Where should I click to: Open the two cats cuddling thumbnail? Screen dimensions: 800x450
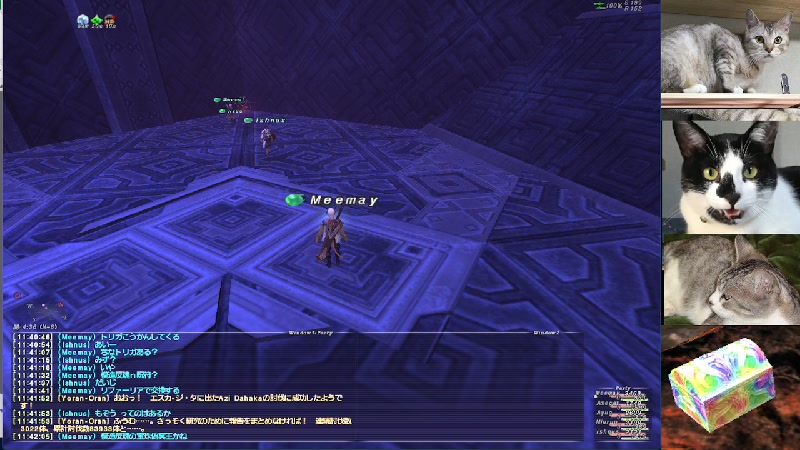coord(729,279)
